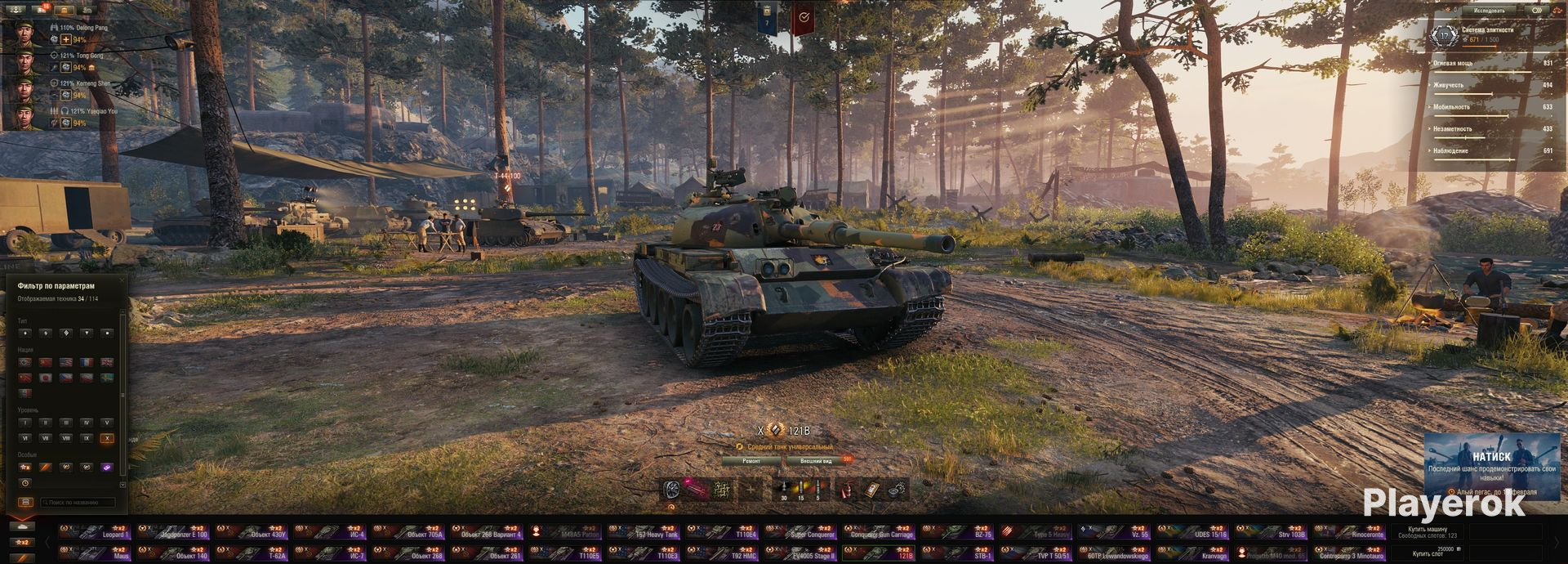The height and width of the screenshot is (564, 1568).
Task: Click the search by name field
Action: tap(78, 502)
